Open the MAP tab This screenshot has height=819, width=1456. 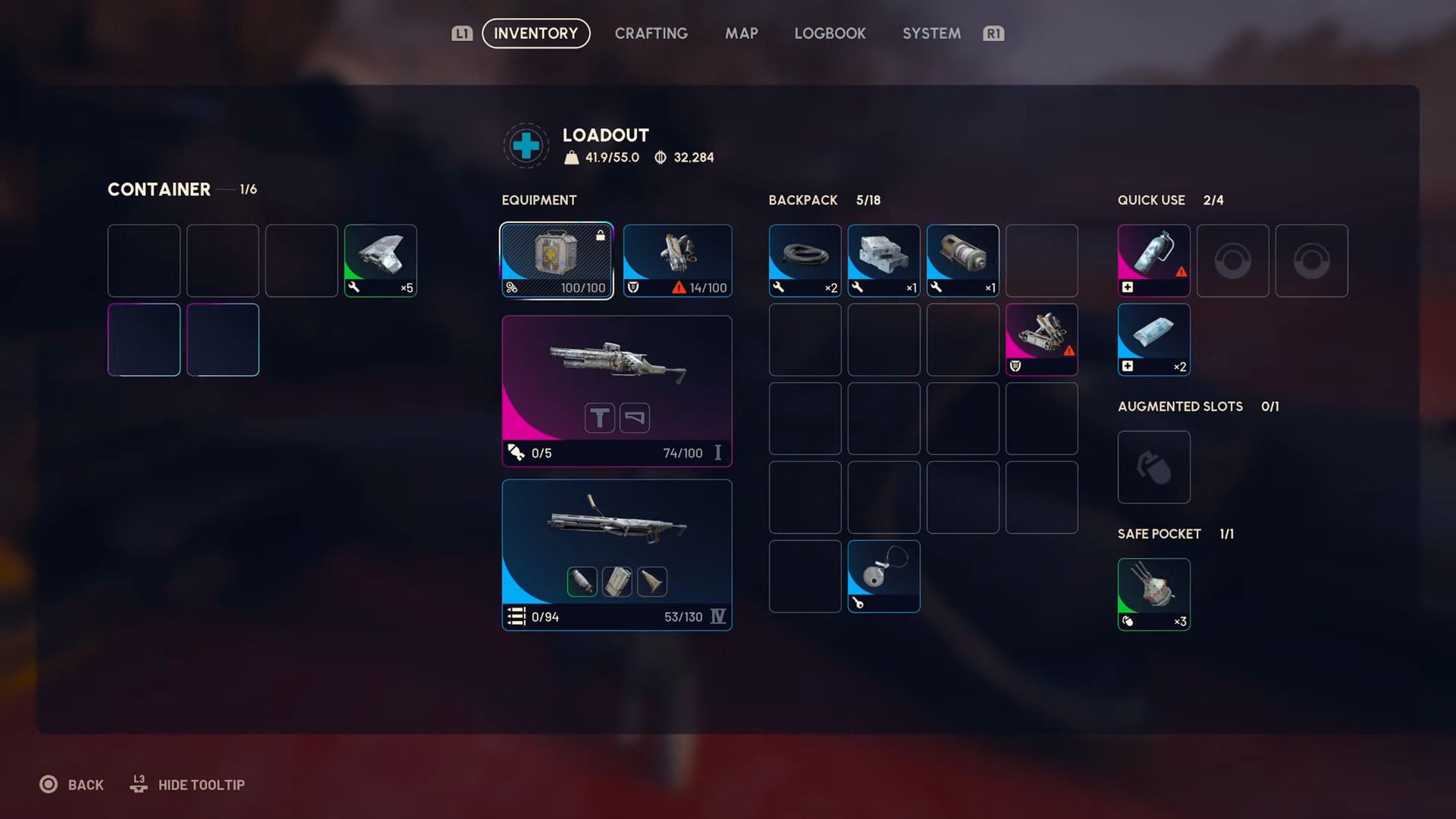pos(741,33)
